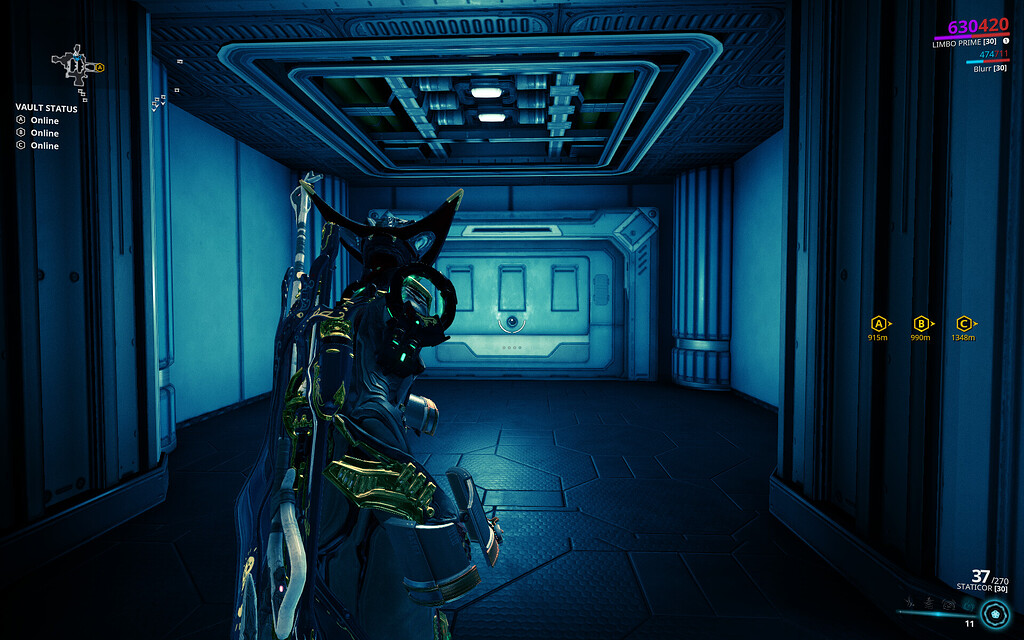Screen dimensions: 1024x640
Task: Select Vault C Online status row
Action: (38, 146)
